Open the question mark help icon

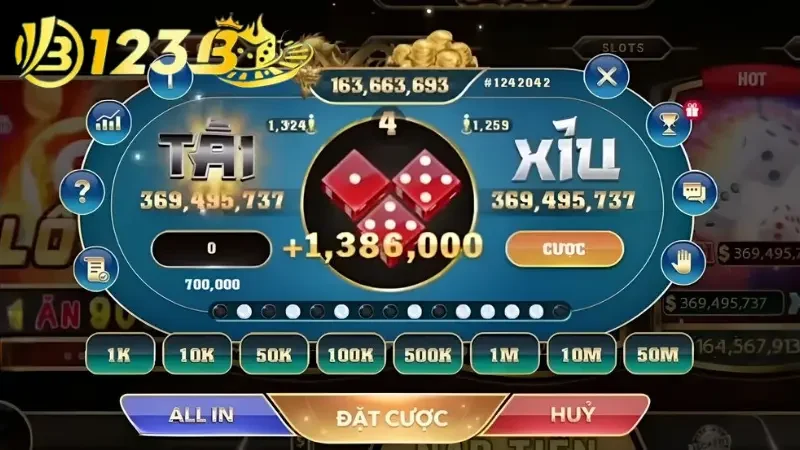(x=83, y=189)
